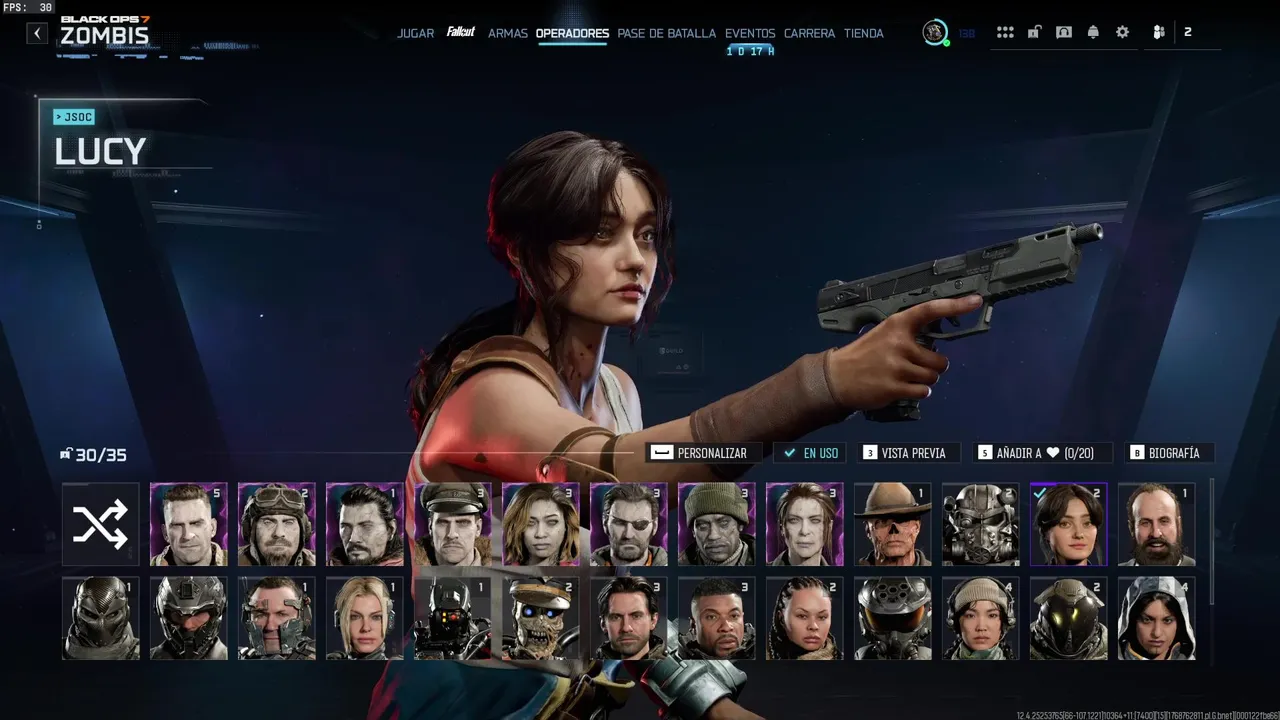Click the Personalizar button

pyautogui.click(x=703, y=453)
